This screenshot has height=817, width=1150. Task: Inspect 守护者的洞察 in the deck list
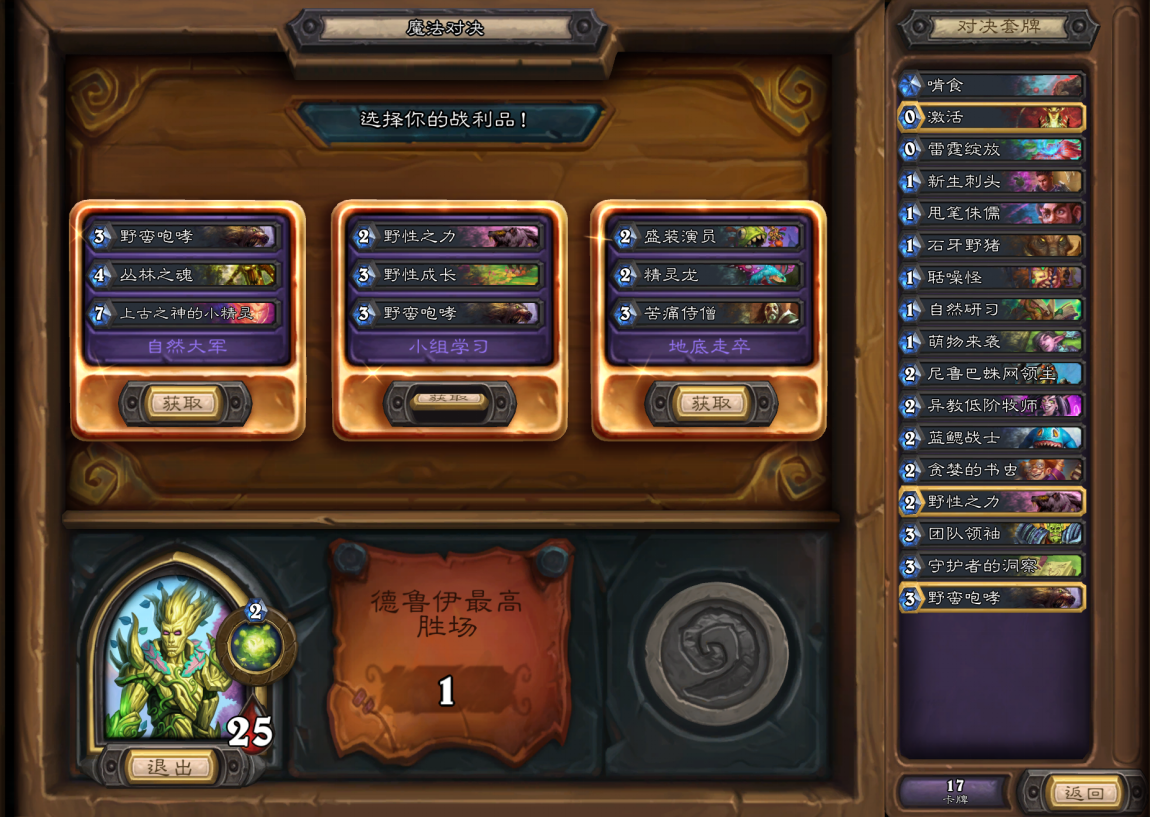coord(992,566)
